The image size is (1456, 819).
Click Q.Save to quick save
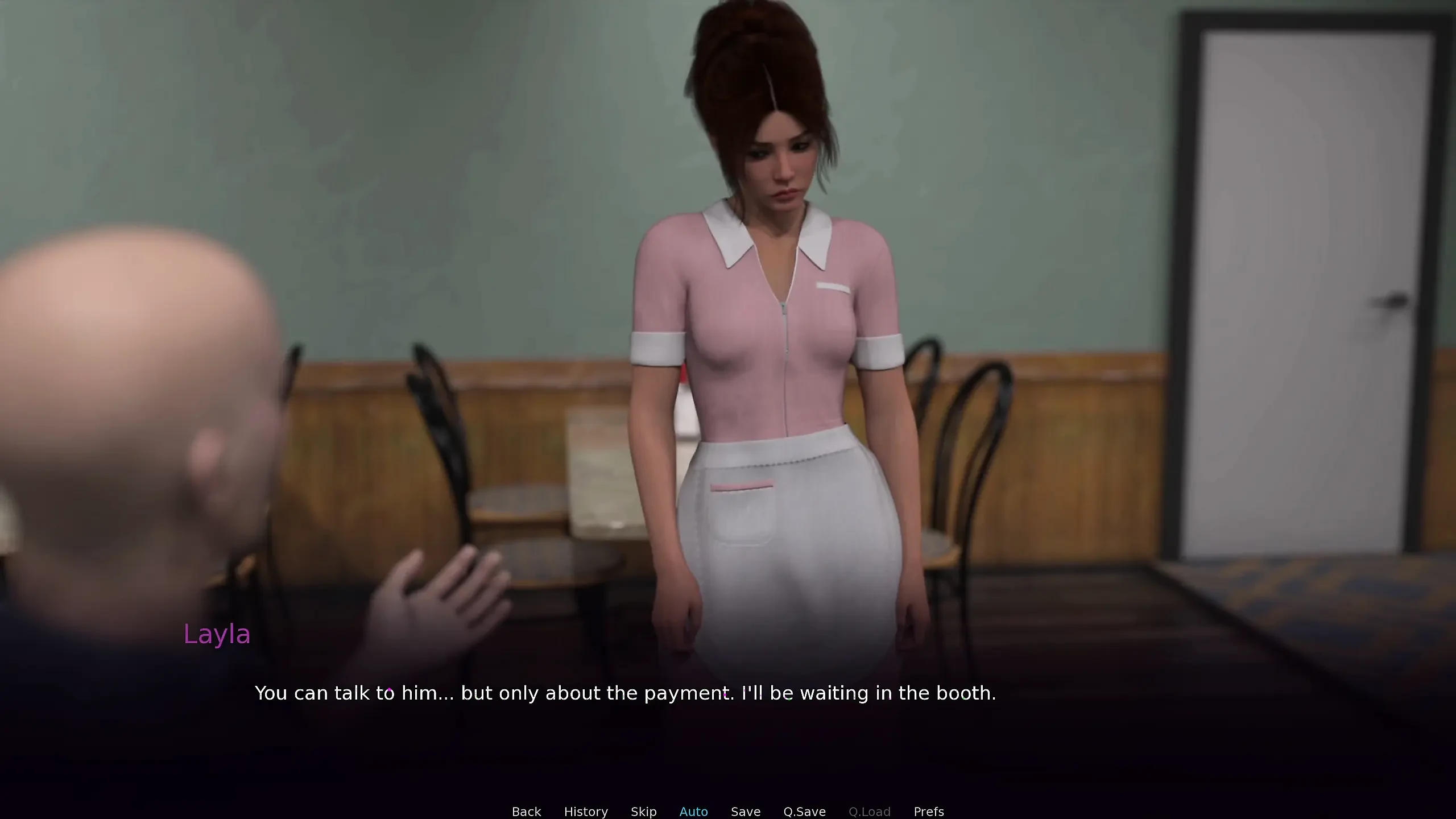pyautogui.click(x=804, y=811)
